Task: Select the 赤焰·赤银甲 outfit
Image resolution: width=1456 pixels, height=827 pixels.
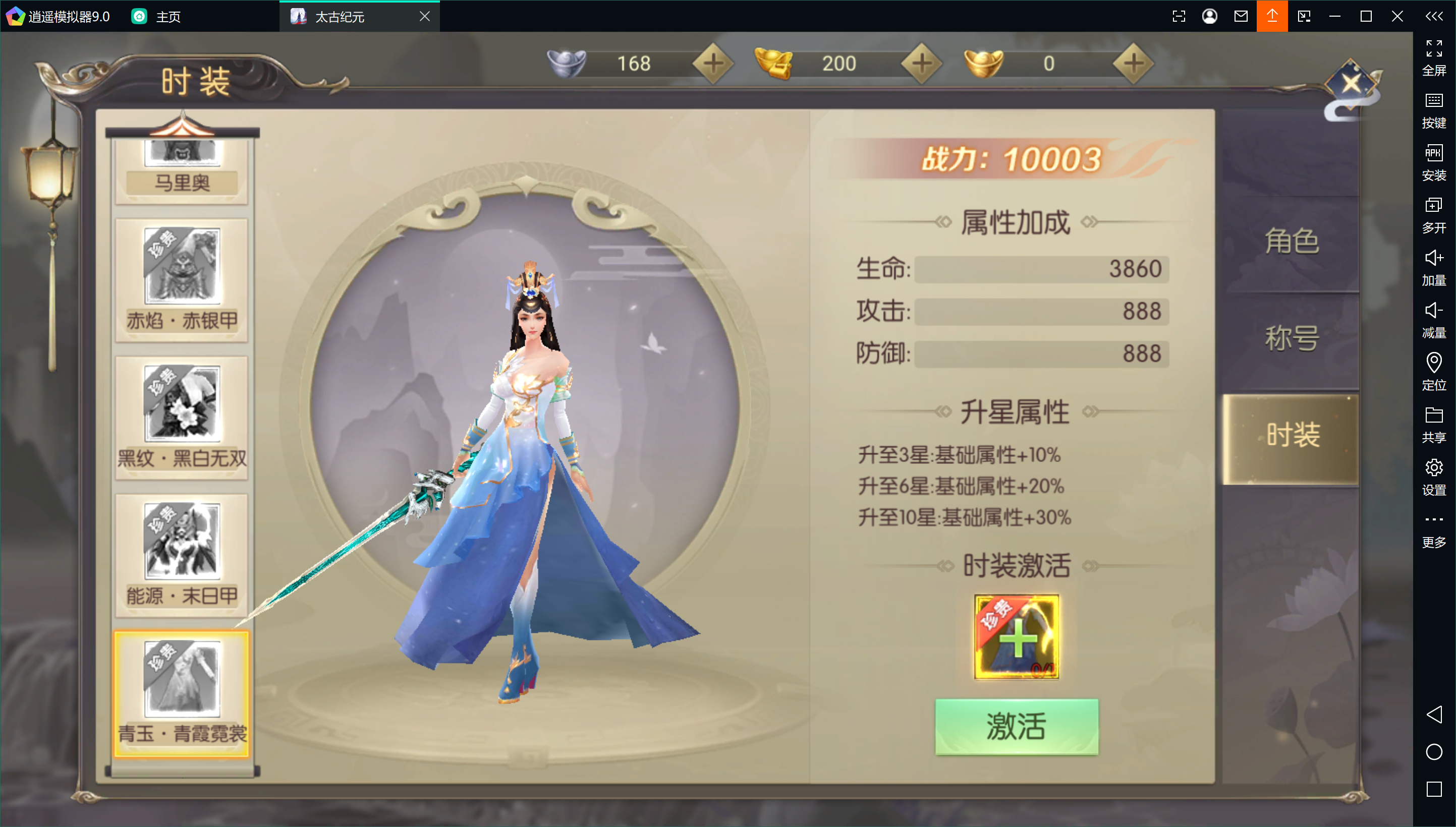Action: click(x=182, y=280)
